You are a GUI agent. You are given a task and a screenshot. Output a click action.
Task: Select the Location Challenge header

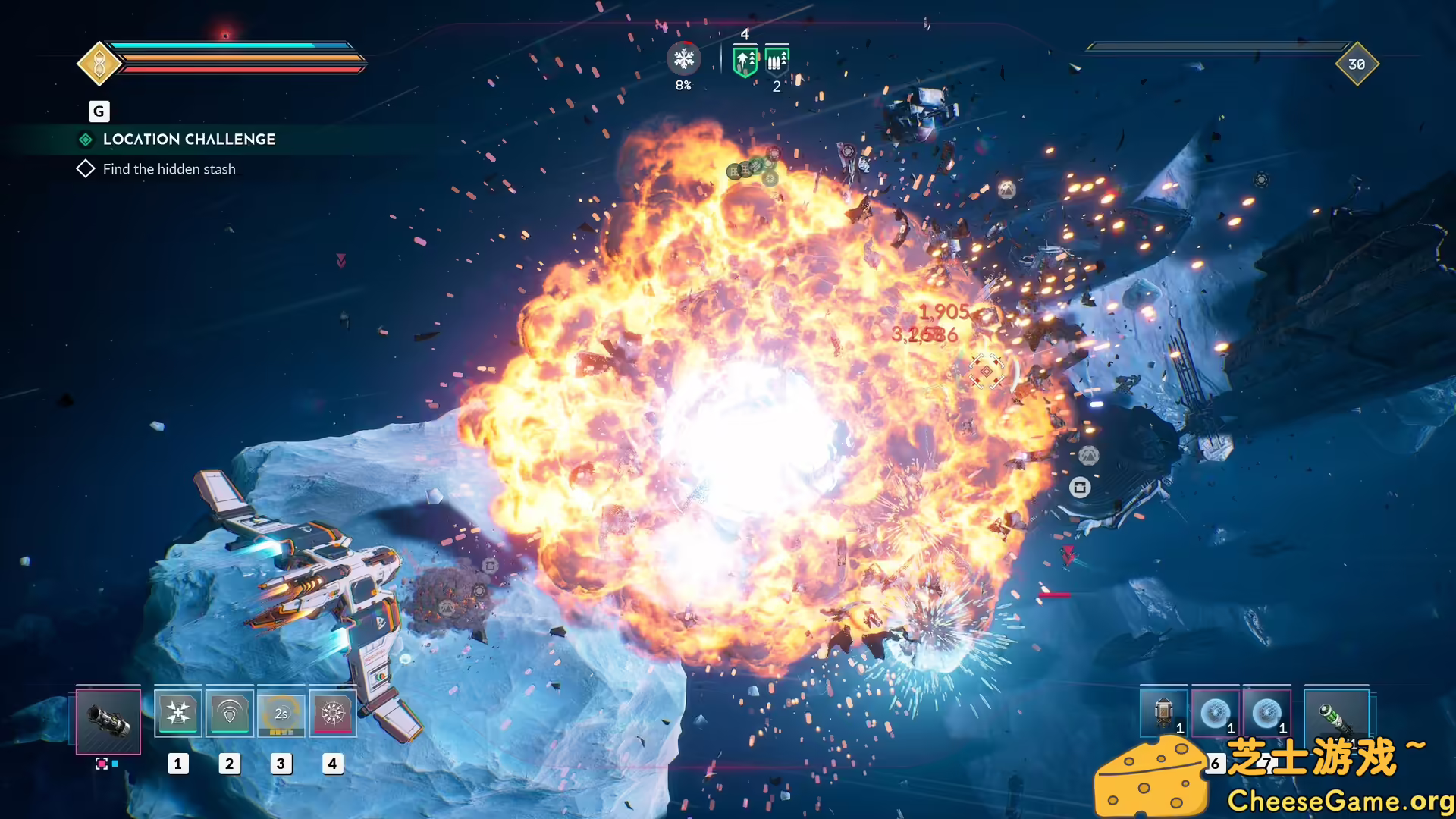tap(188, 139)
